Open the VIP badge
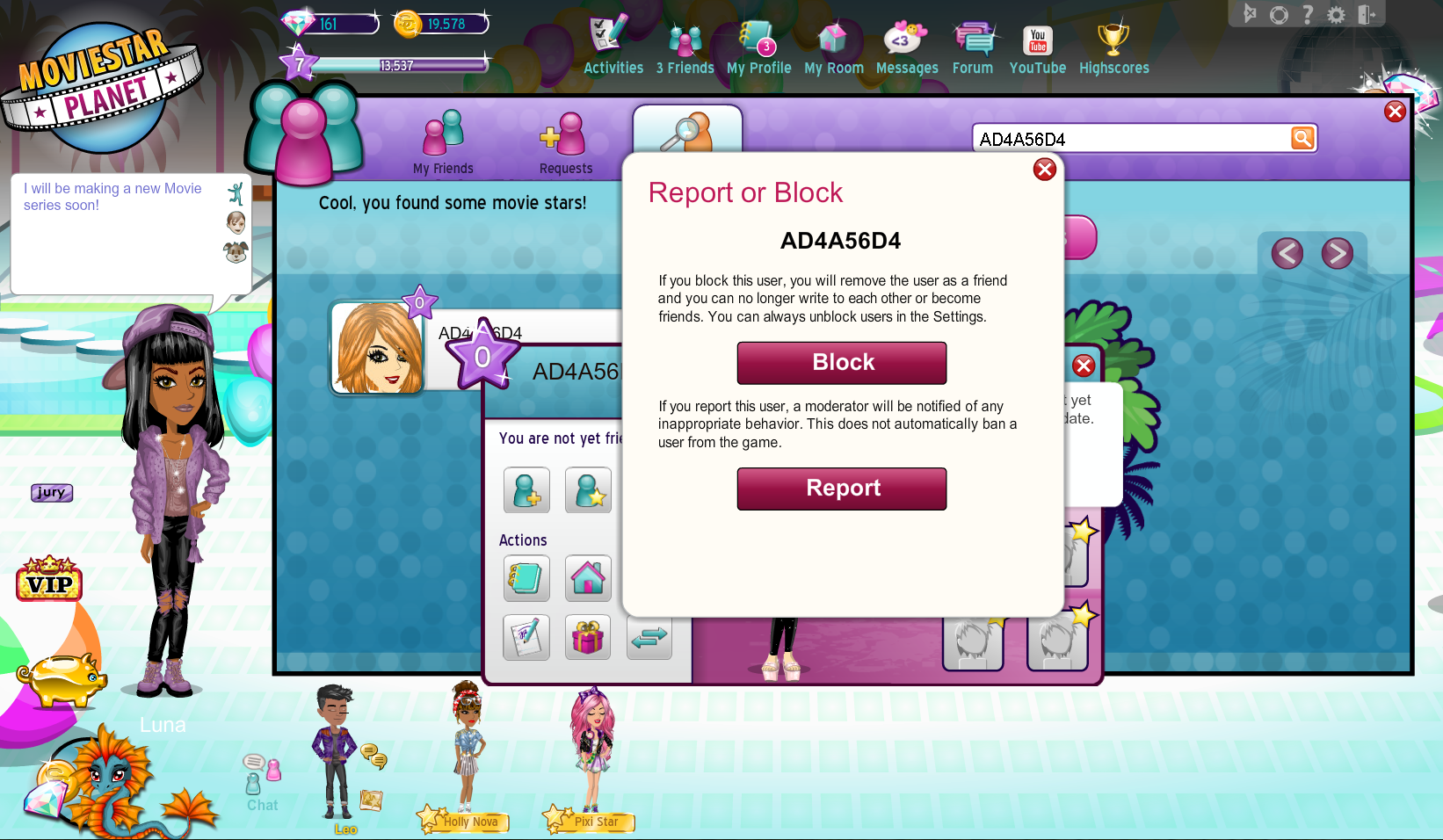 tap(49, 580)
